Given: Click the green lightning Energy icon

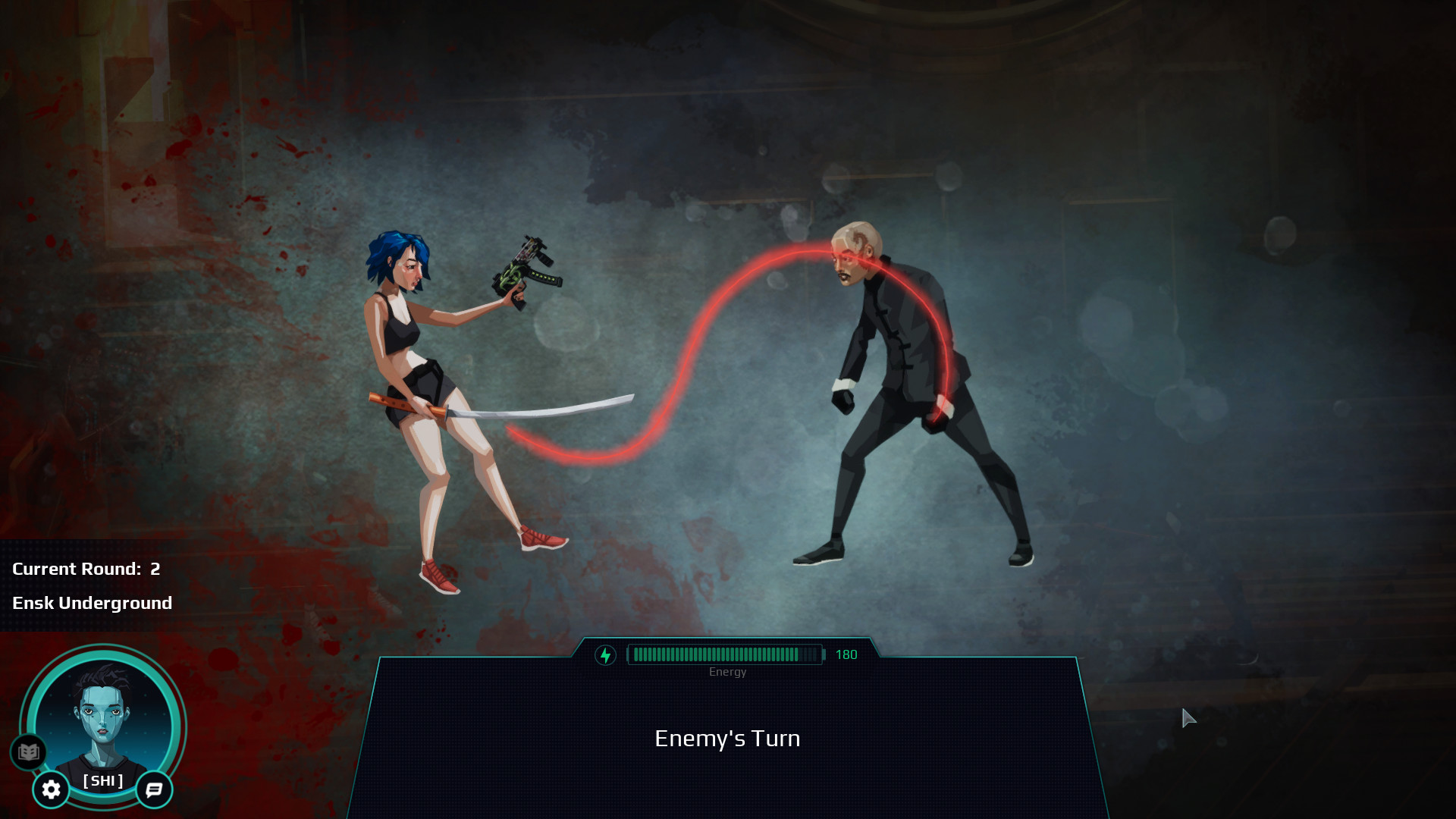Looking at the screenshot, I should click(605, 654).
